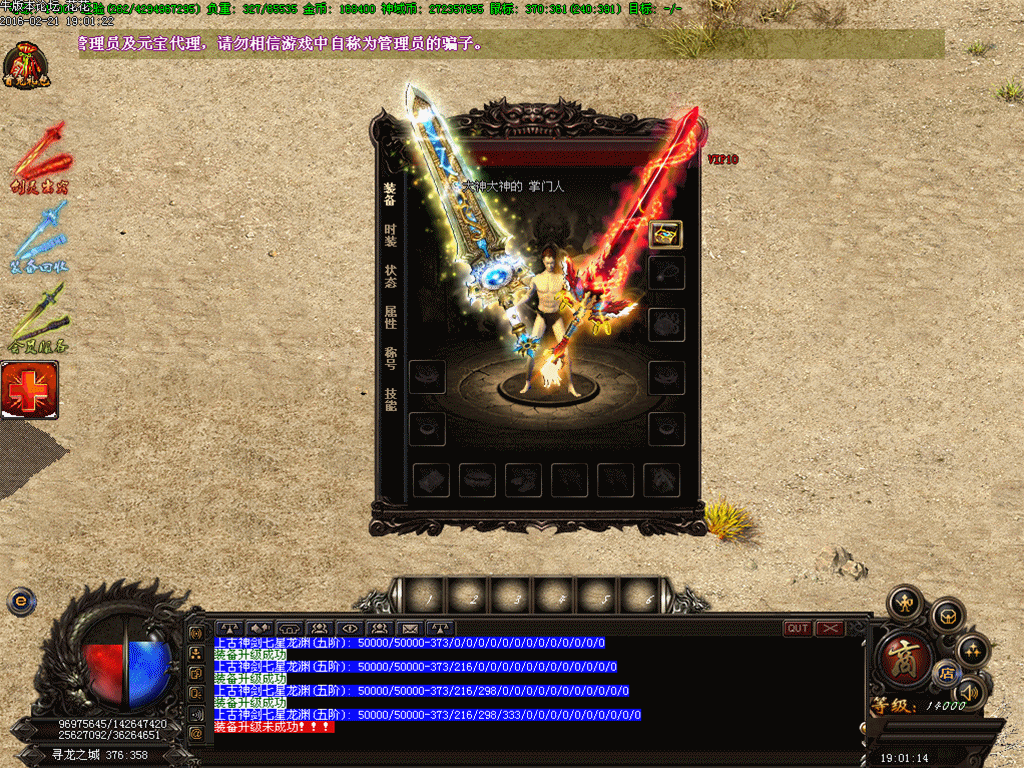1024x768 pixels.
Task: Open the round 商 shop button
Action: click(x=903, y=659)
